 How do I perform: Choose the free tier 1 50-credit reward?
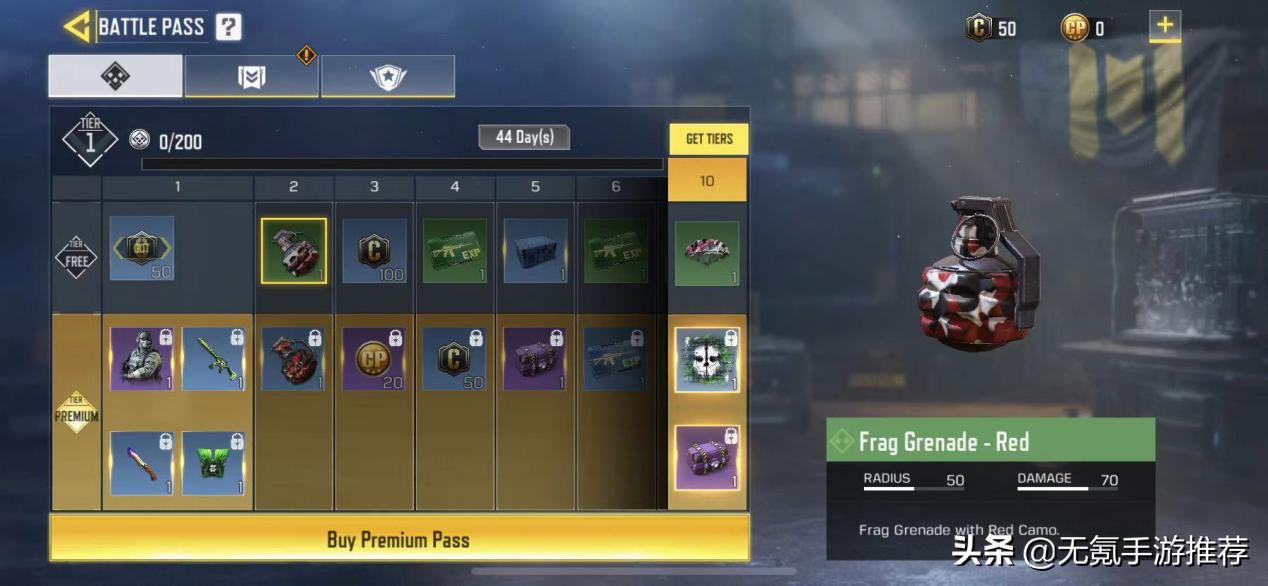coord(142,249)
